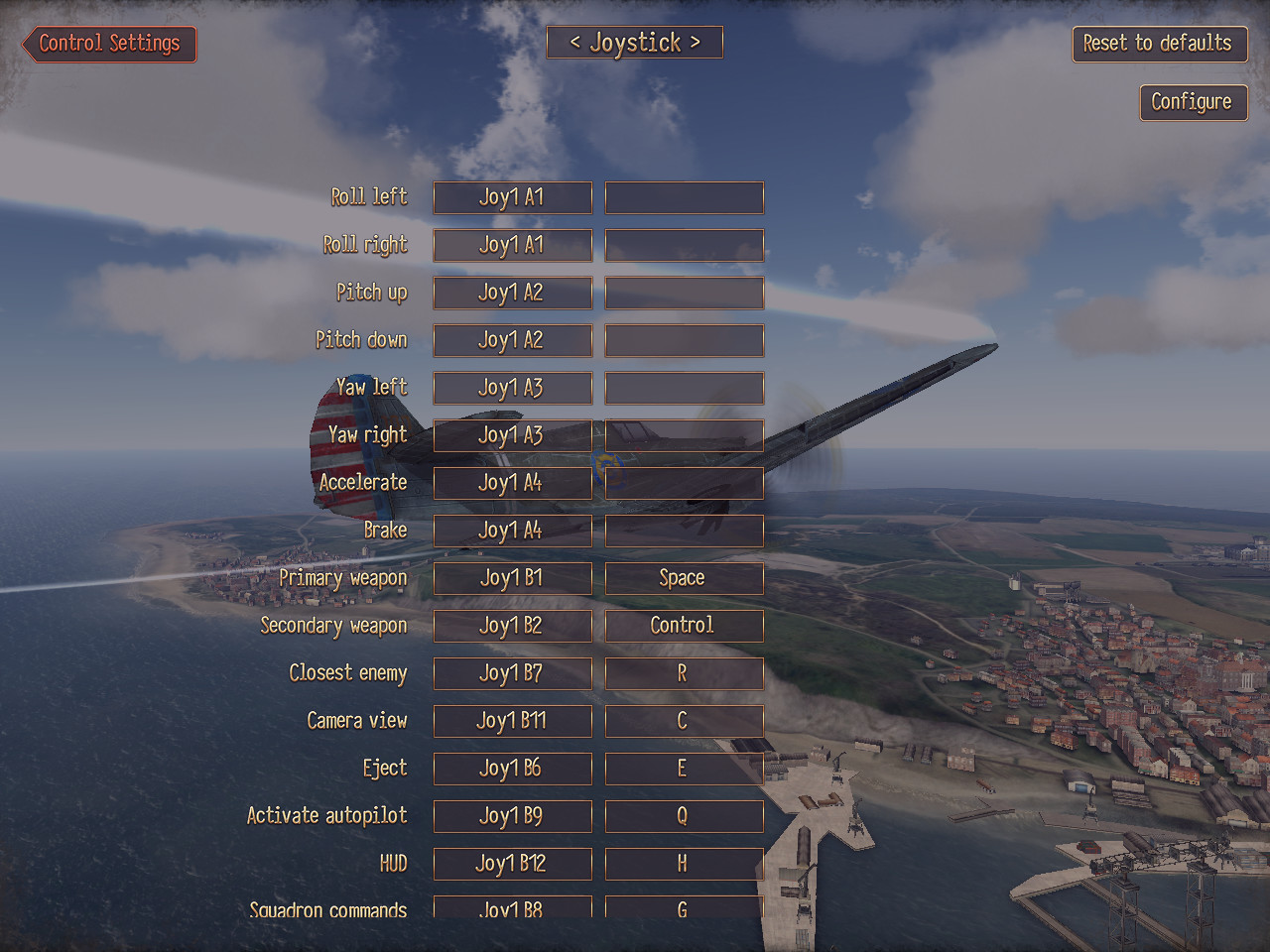The height and width of the screenshot is (952, 1270).
Task: Change the Primary weapon Space key binding
Action: [x=684, y=578]
